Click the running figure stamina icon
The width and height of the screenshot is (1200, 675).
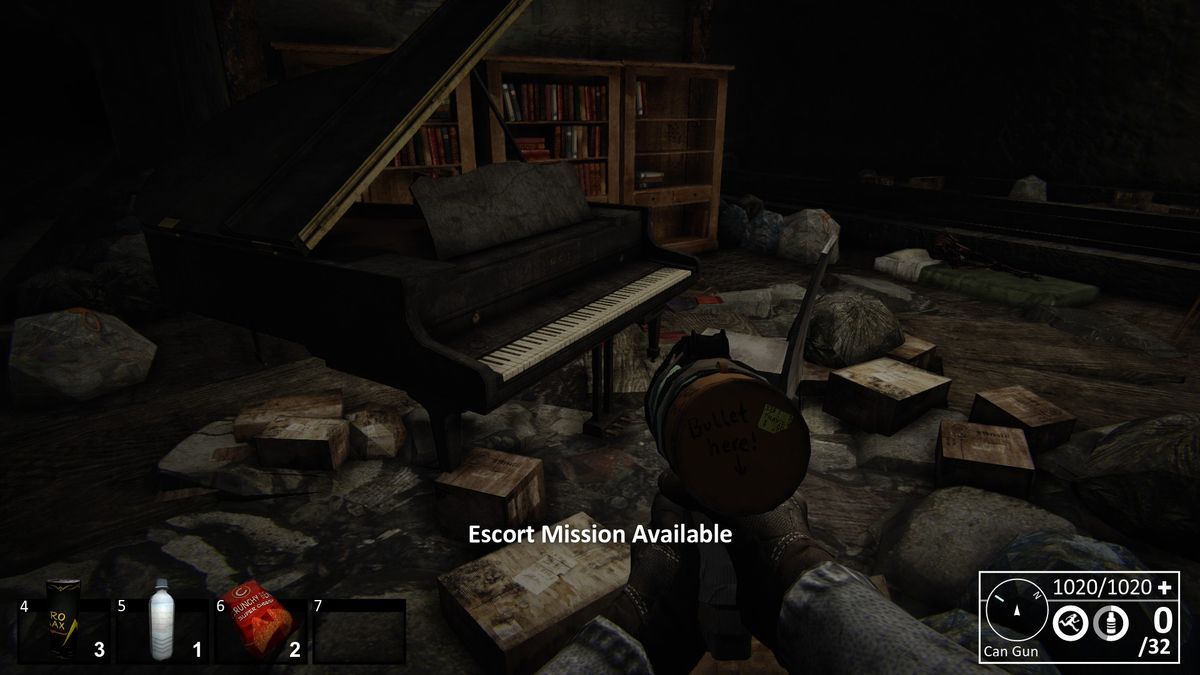point(1069,624)
